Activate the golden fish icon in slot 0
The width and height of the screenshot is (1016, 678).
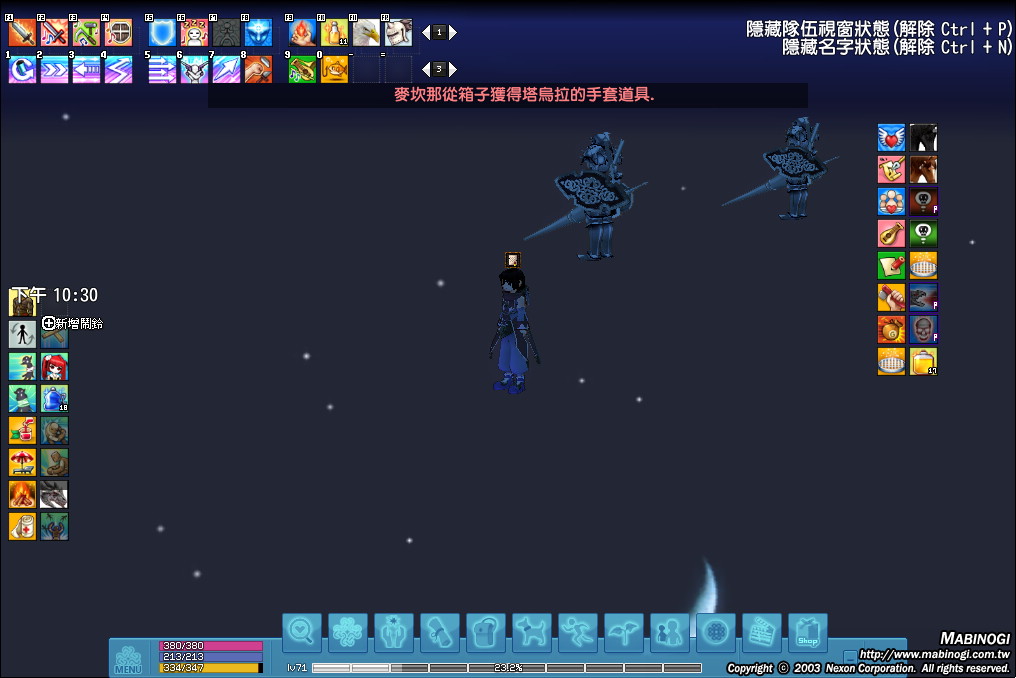coord(334,70)
